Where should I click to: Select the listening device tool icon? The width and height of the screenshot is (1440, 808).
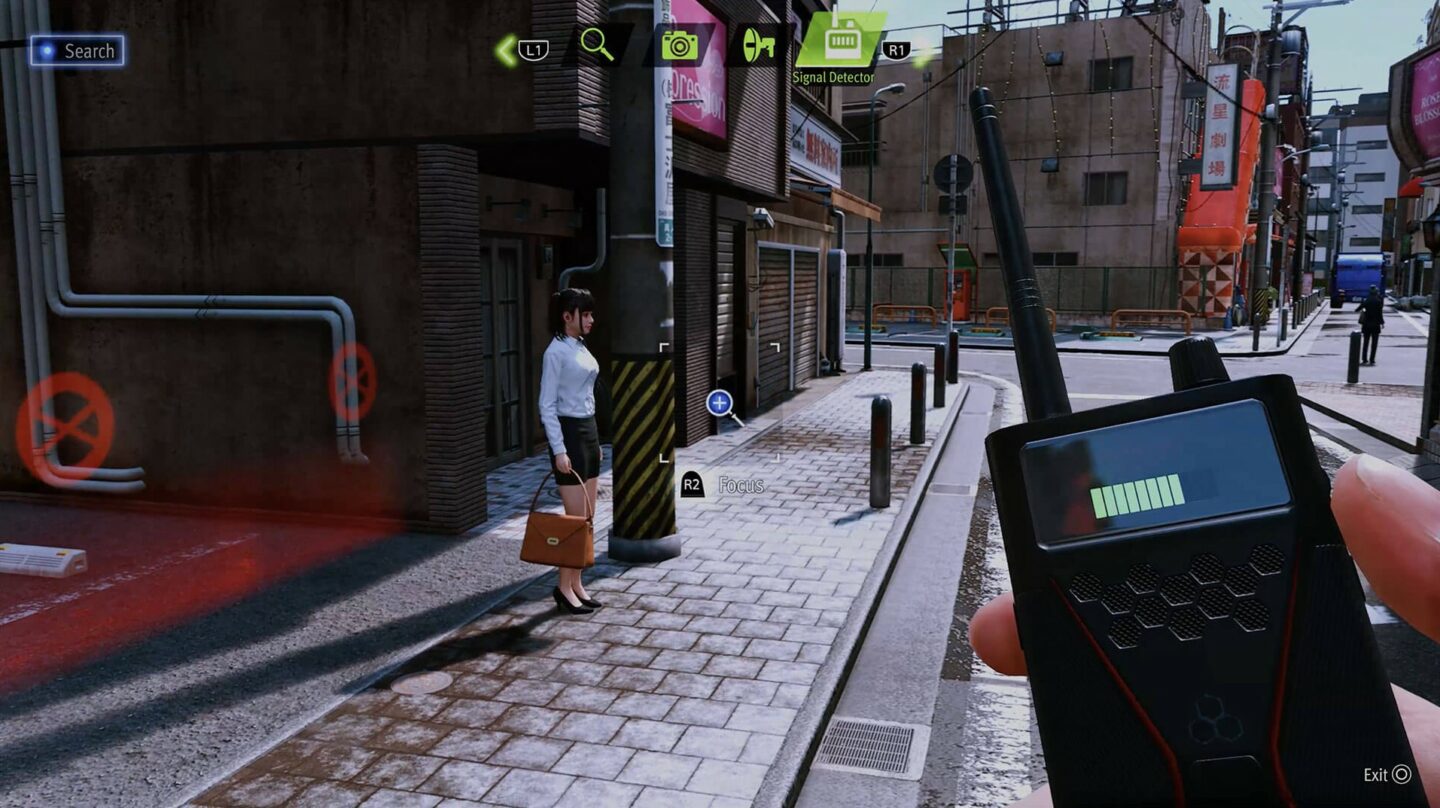[762, 45]
